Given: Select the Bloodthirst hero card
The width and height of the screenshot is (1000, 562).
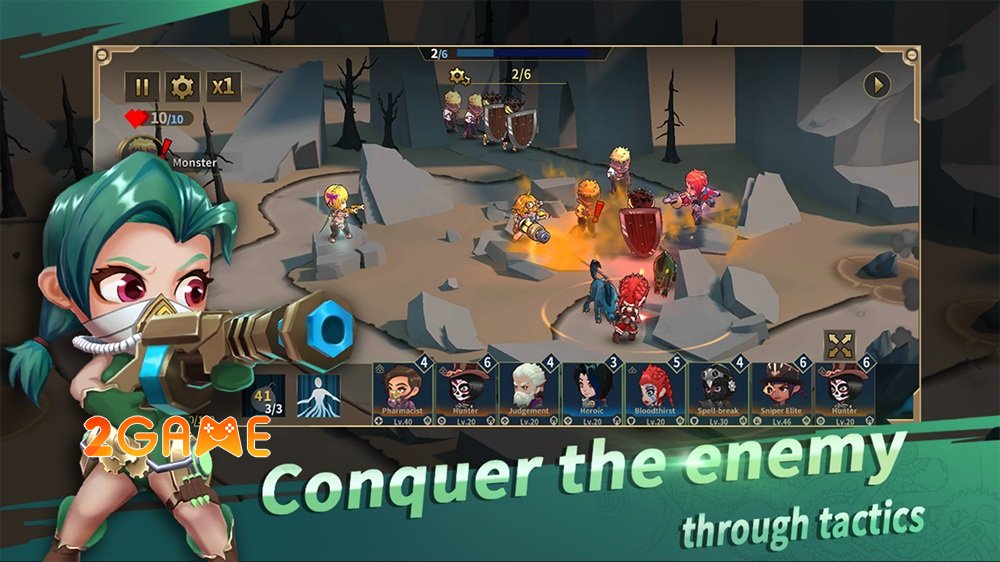Looking at the screenshot, I should click(x=654, y=391).
